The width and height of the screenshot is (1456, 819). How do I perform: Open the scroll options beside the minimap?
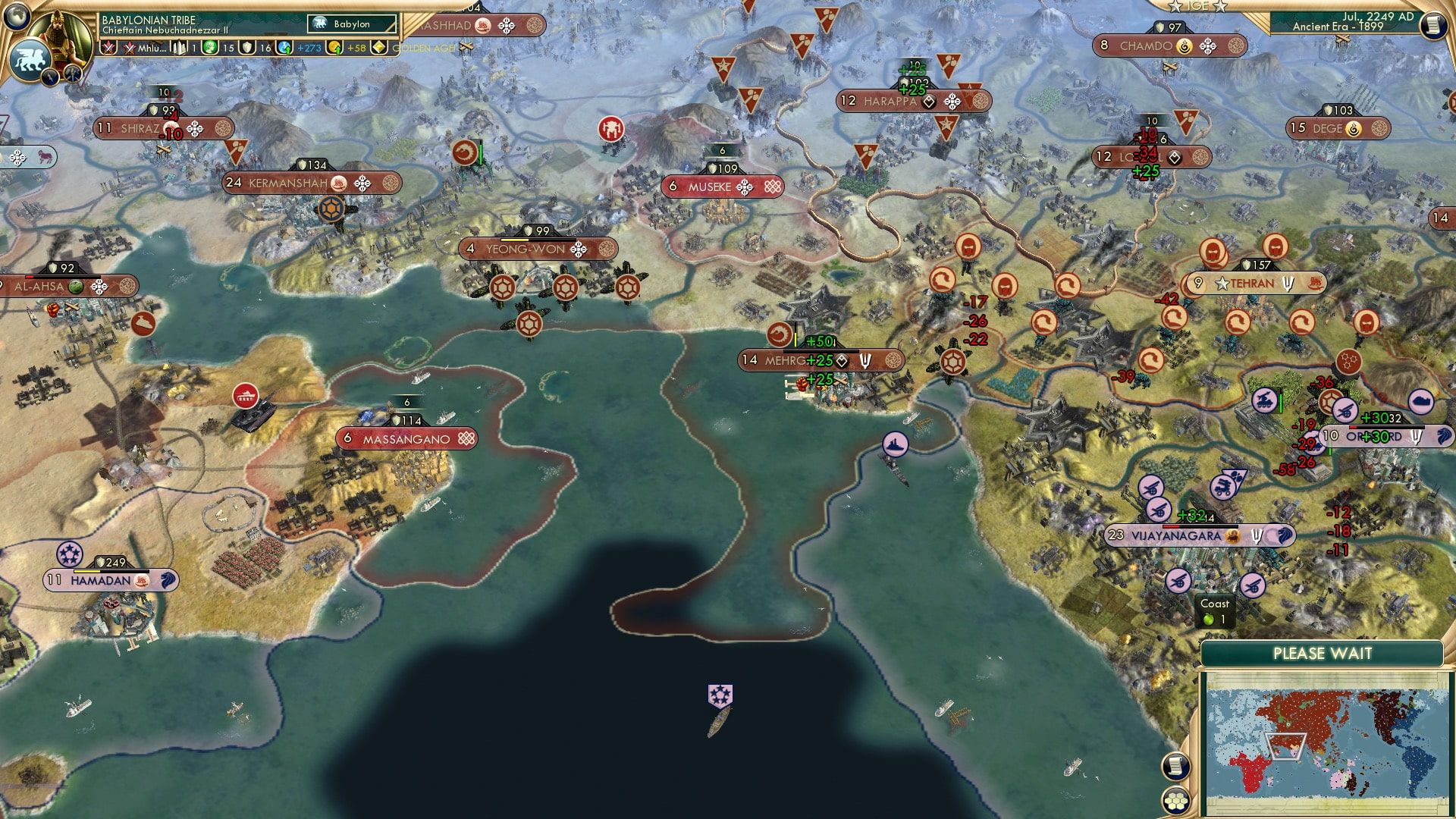click(1175, 766)
